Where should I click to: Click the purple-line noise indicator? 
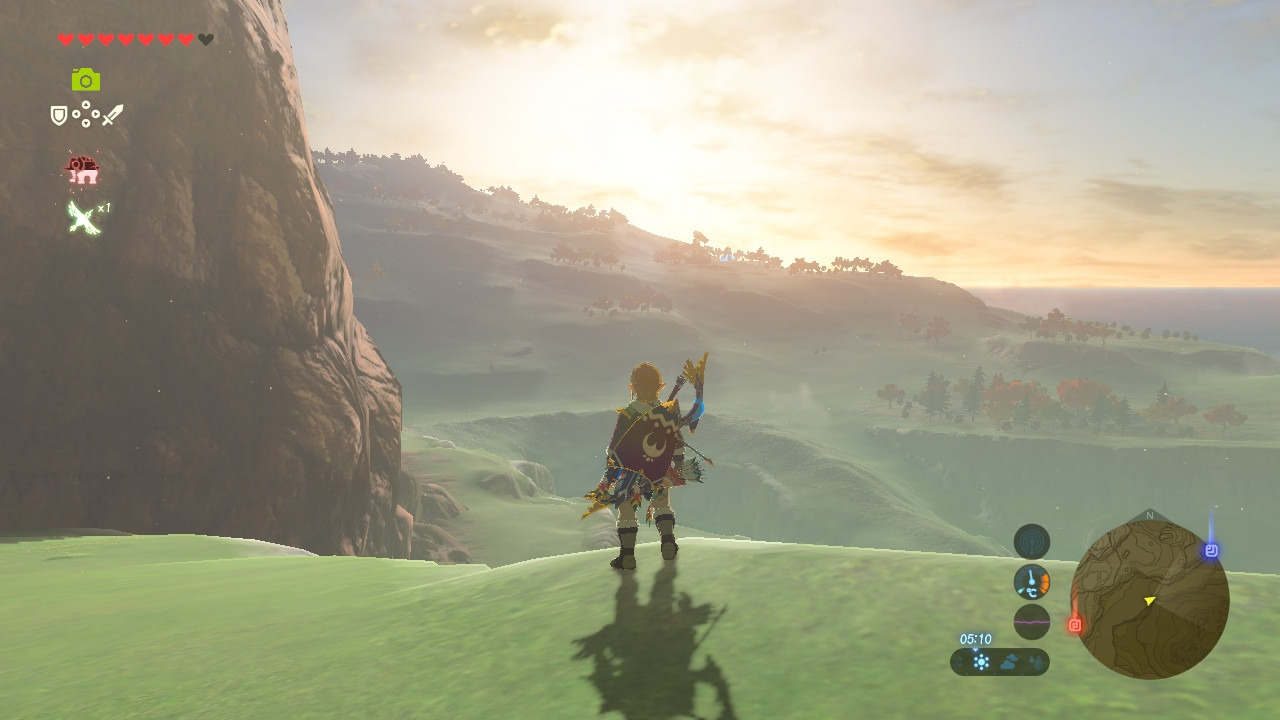click(x=1032, y=622)
